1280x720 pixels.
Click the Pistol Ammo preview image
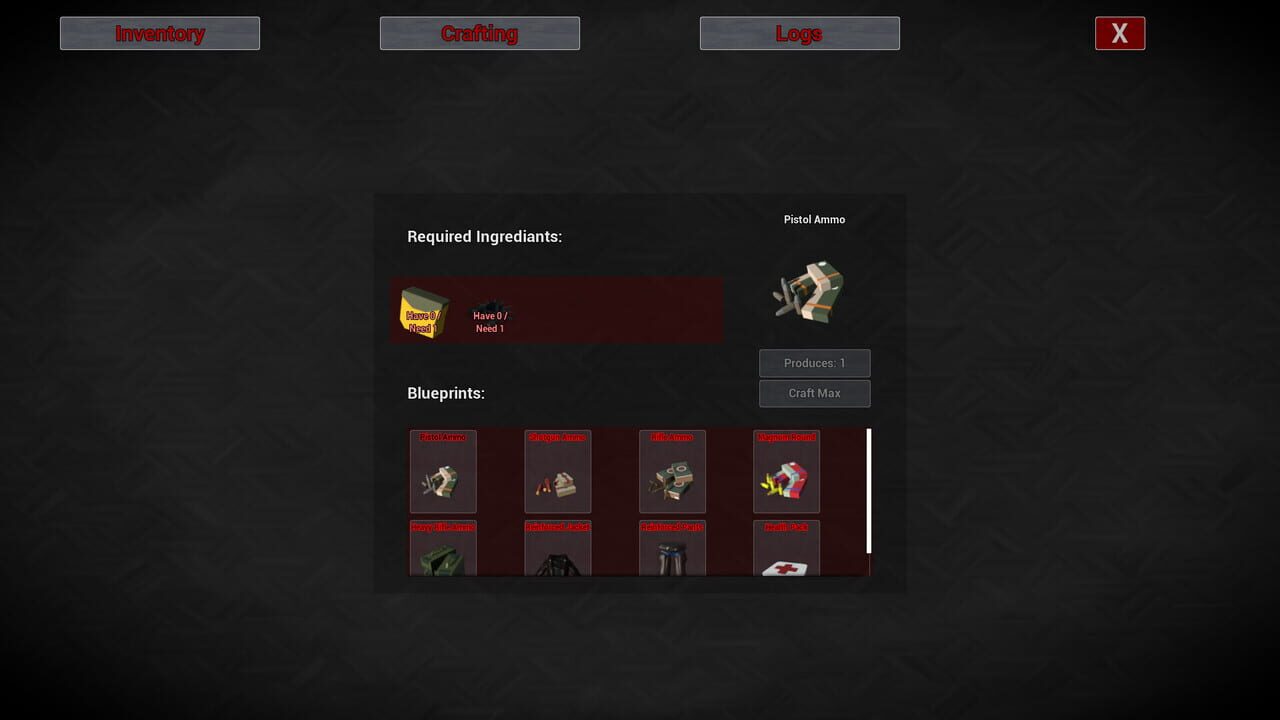[x=812, y=292]
